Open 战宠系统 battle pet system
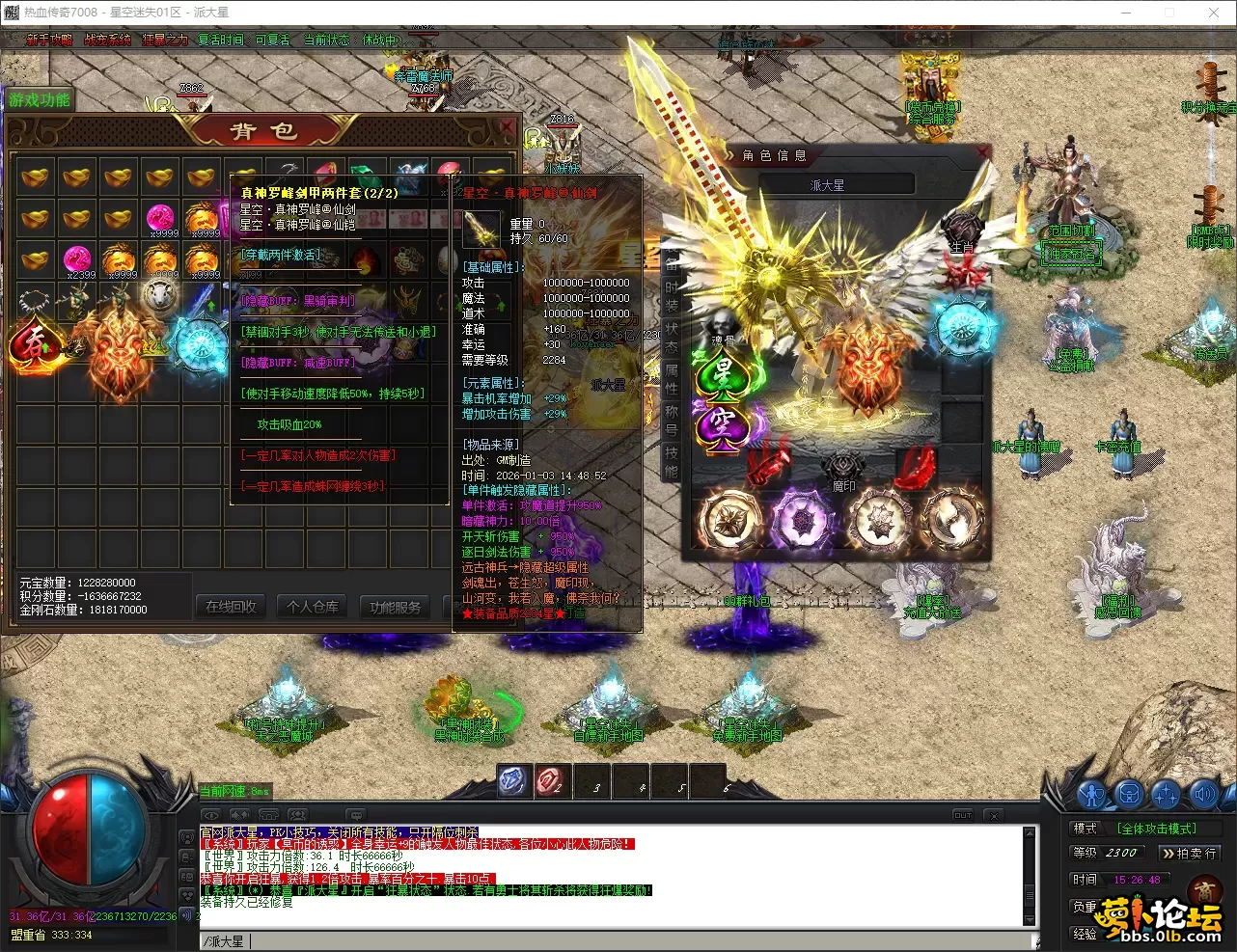This screenshot has width=1237, height=952. 107,40
